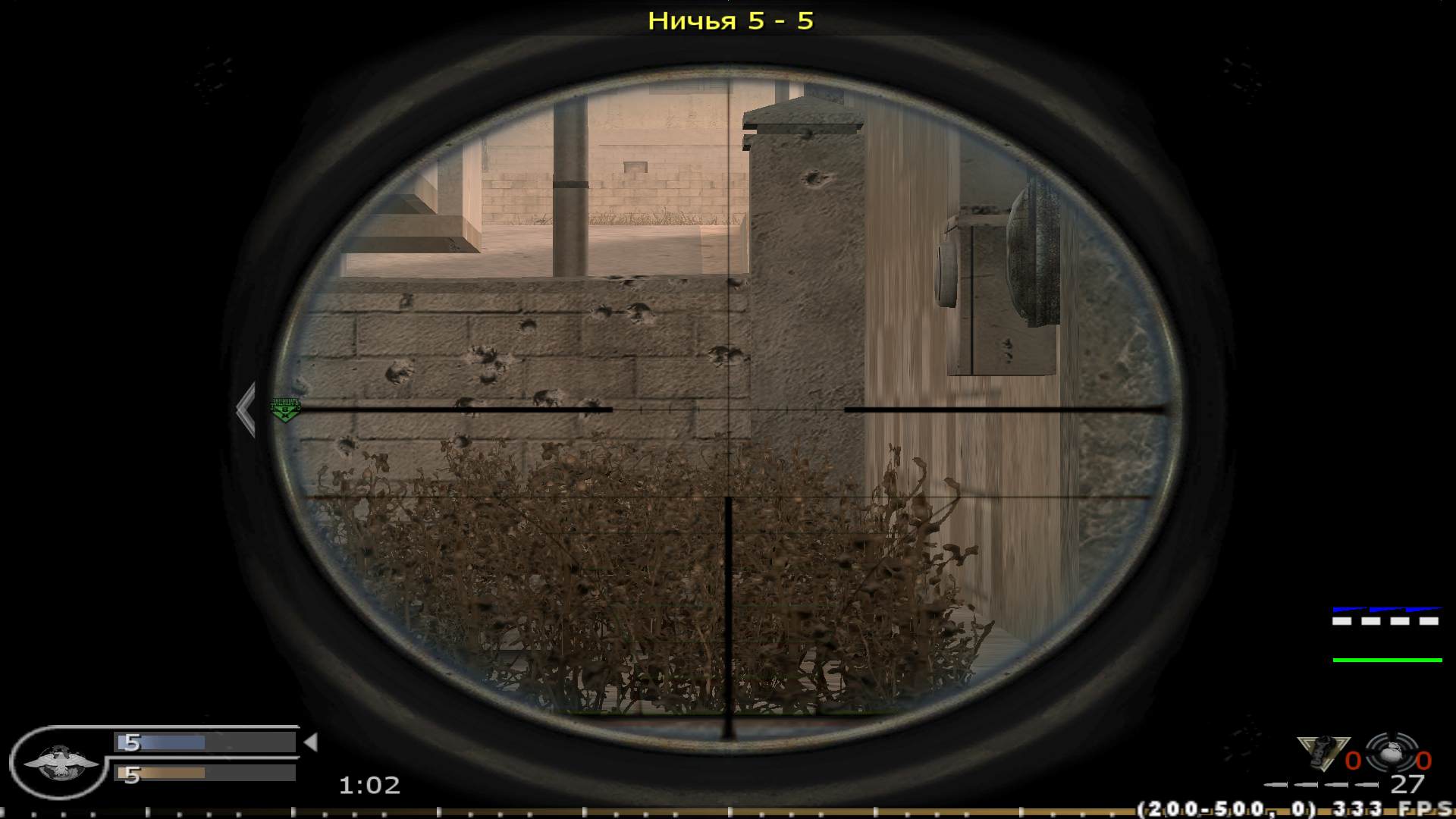This screenshot has width=1456, height=819.
Task: Click the left-pointing damage direction arrow
Action: click(246, 409)
